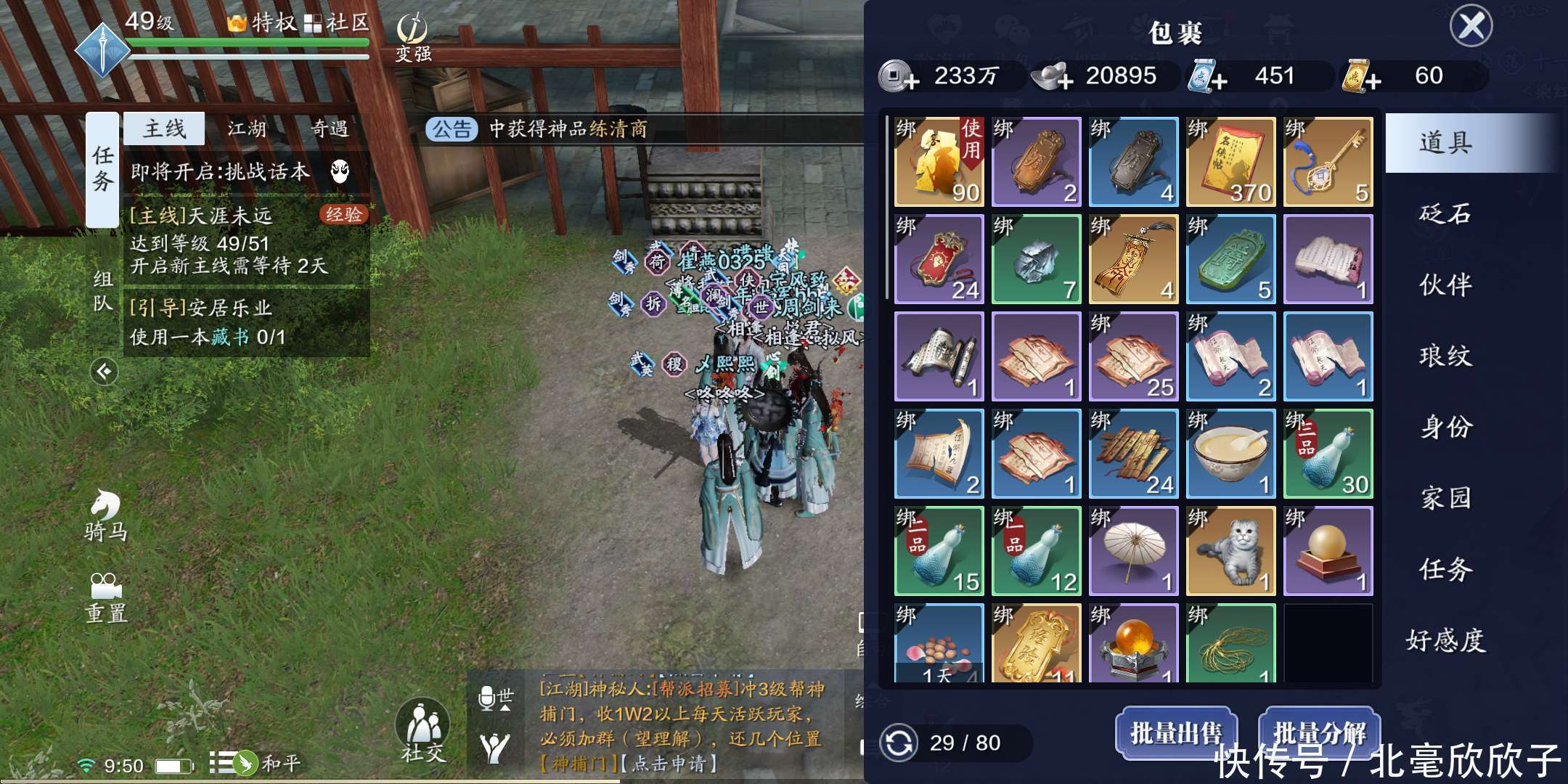
Task: Select the soup bowl item slot
Action: click(1230, 454)
